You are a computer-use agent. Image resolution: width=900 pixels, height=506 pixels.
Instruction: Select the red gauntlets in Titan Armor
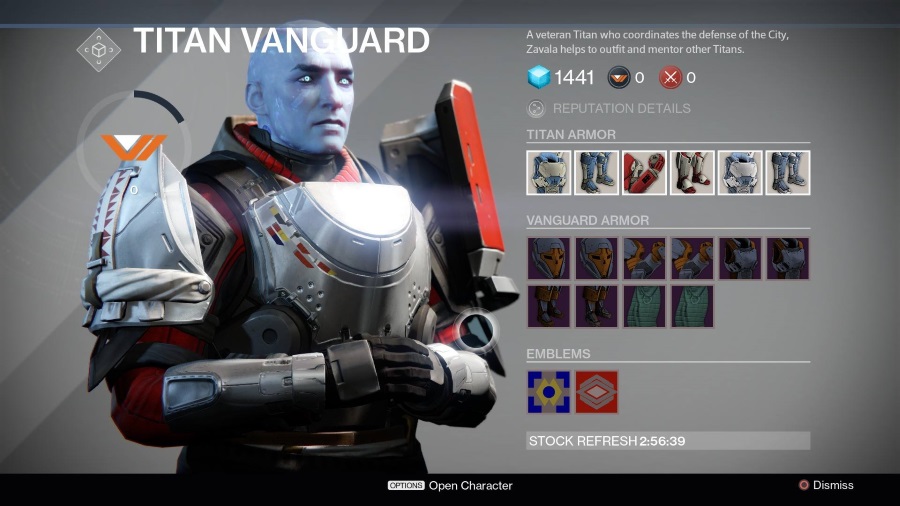644,172
